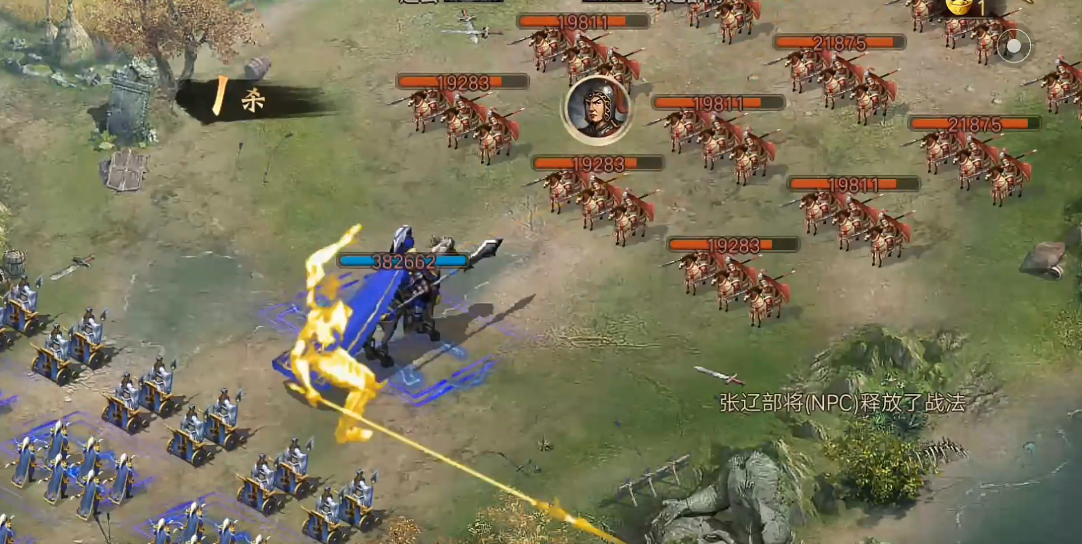Open the gold ingot currency icon
The width and height of the screenshot is (1082, 544).
coord(960,6)
